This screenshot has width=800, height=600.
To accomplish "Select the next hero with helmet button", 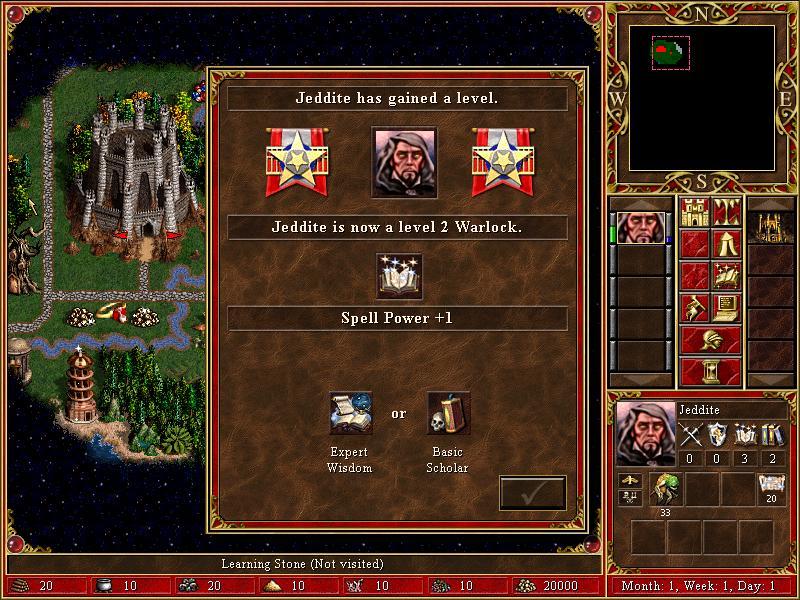I will click(710, 340).
